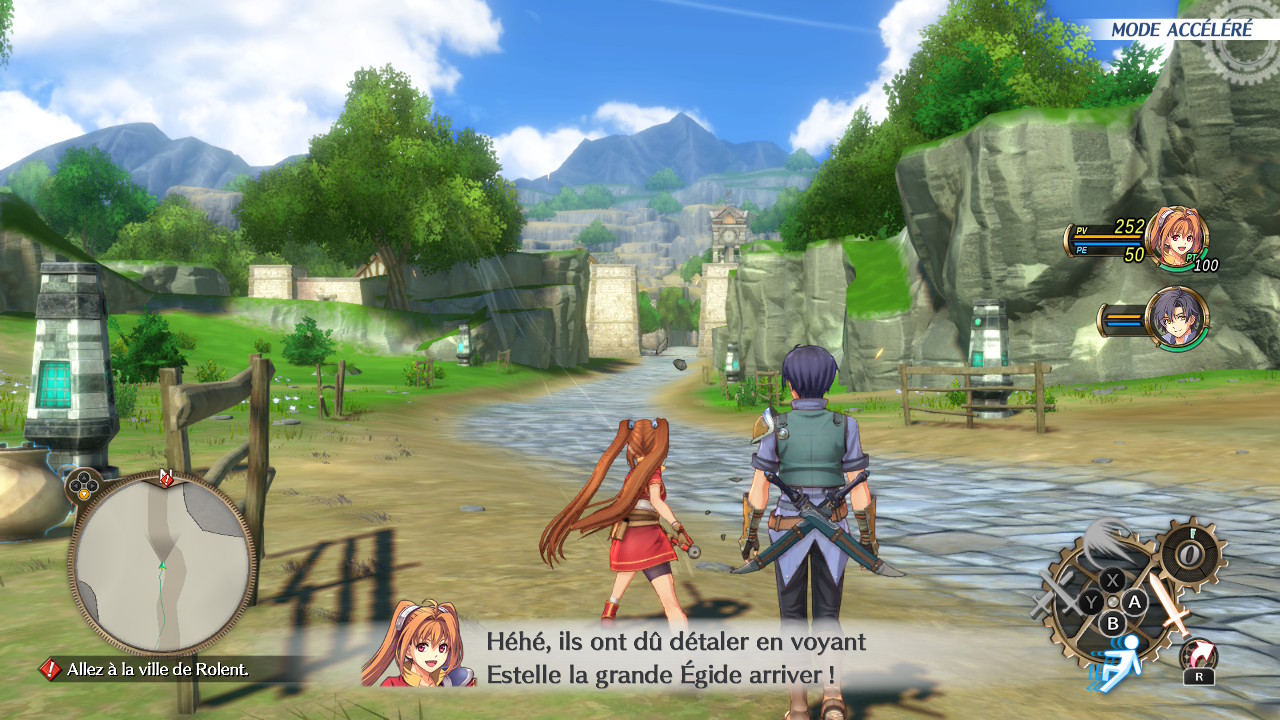Select Joshua's party portrait

tap(1176, 317)
